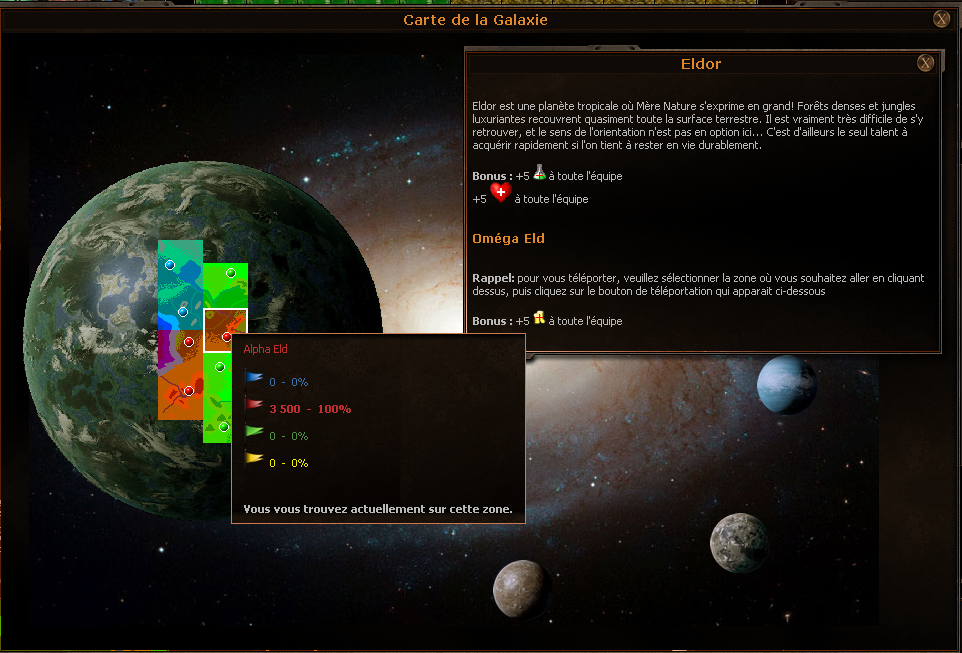Select the highlighted Alpha Eld zone

tap(225, 330)
